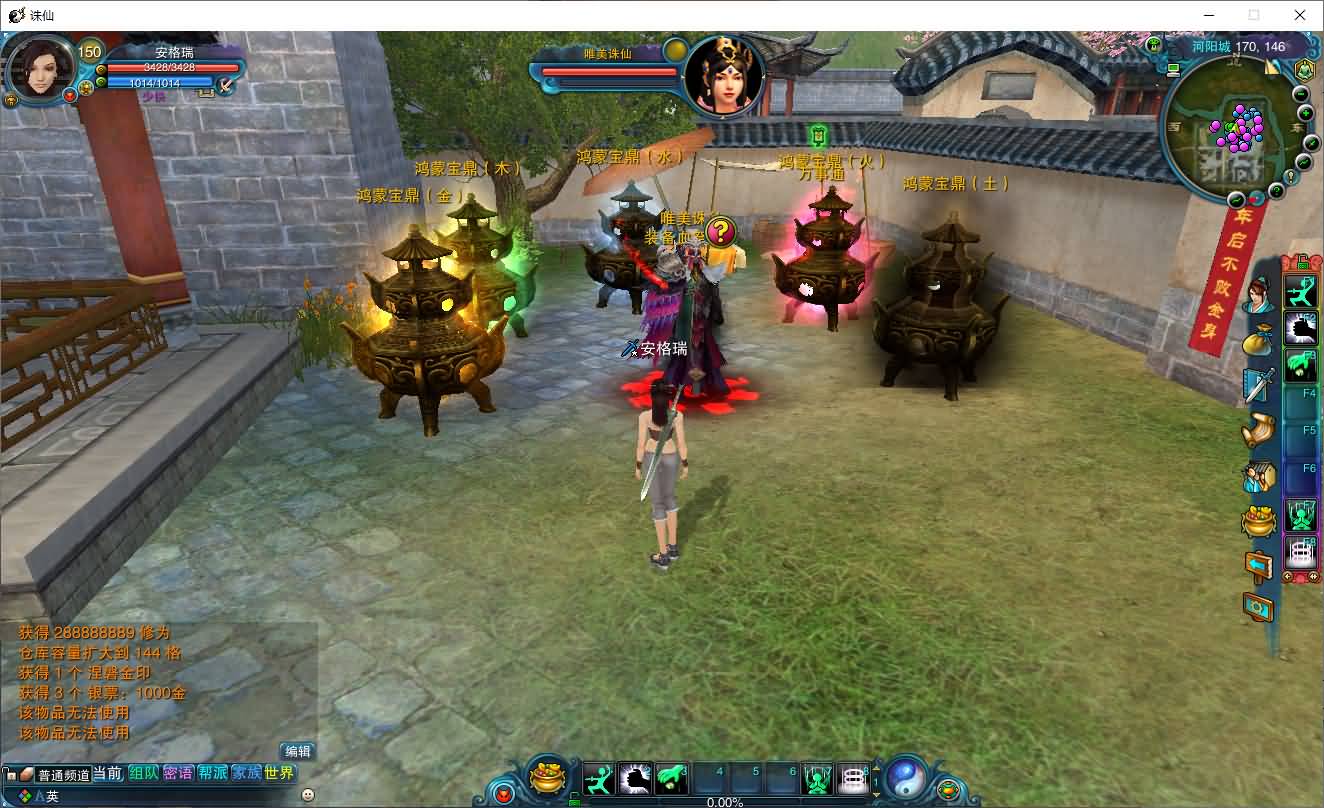Open the quest scroll icon
Viewport: 1324px width, 808px height.
tap(1258, 430)
